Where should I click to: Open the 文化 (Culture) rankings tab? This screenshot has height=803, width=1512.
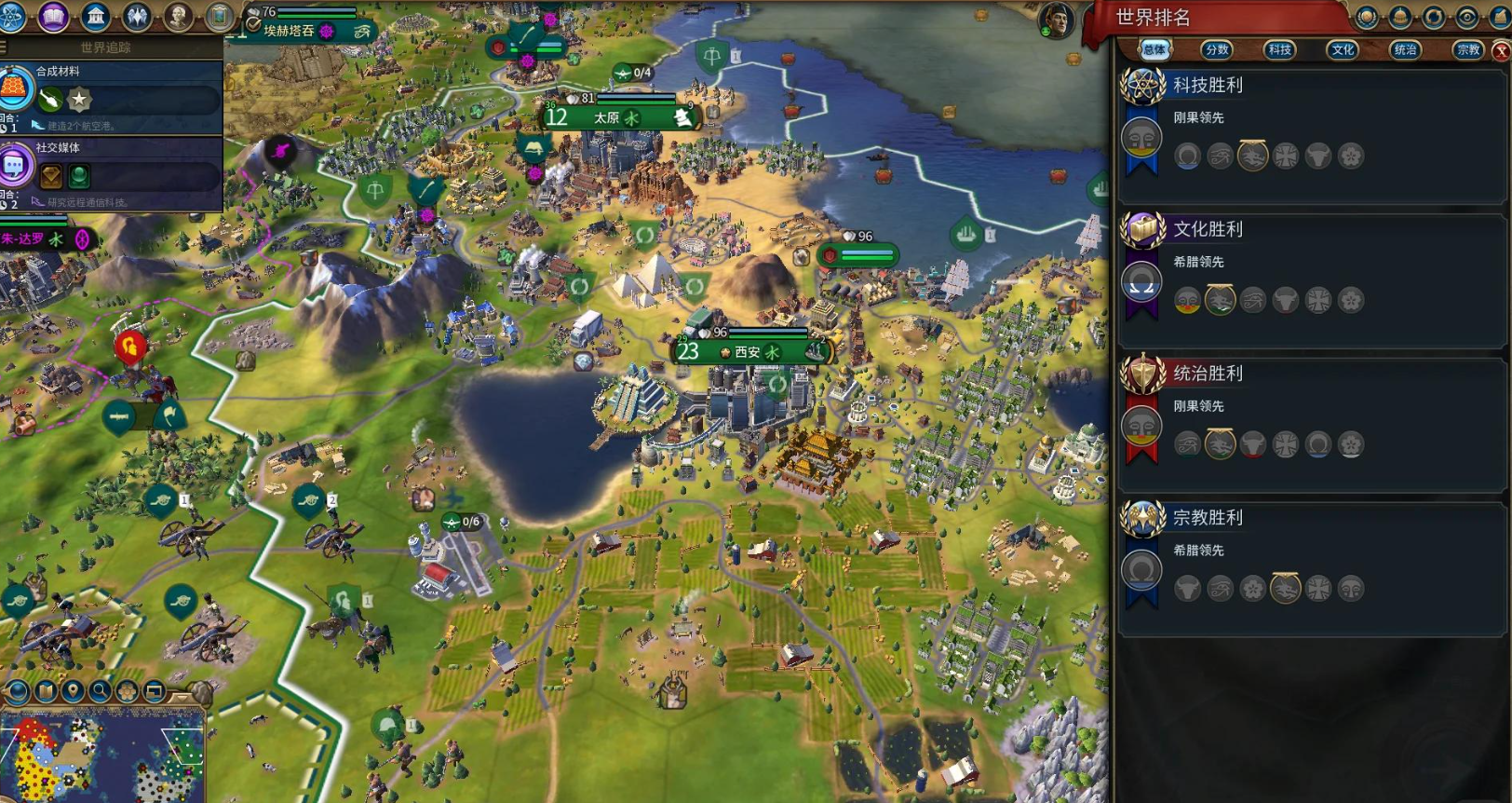1343,50
